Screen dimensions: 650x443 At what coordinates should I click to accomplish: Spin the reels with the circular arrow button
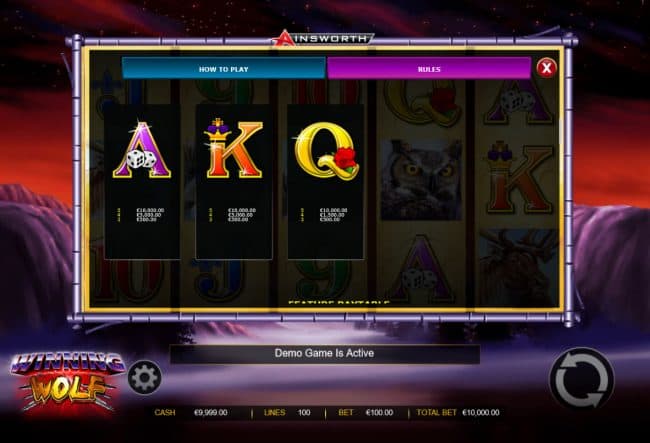pos(580,379)
